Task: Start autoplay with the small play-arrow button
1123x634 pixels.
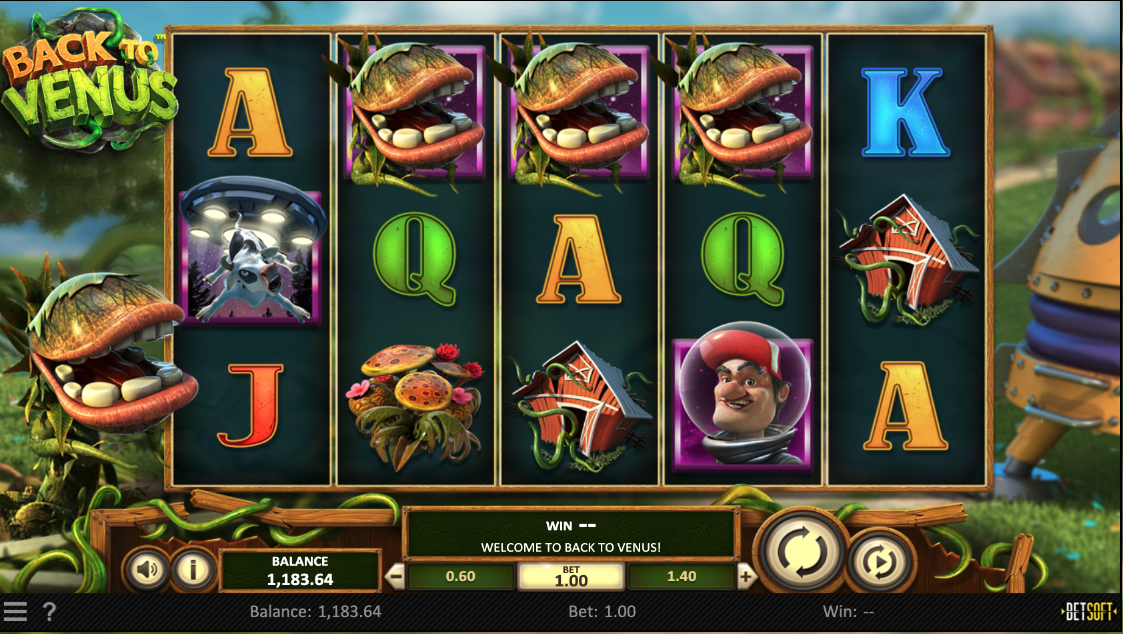Action: tap(881, 562)
